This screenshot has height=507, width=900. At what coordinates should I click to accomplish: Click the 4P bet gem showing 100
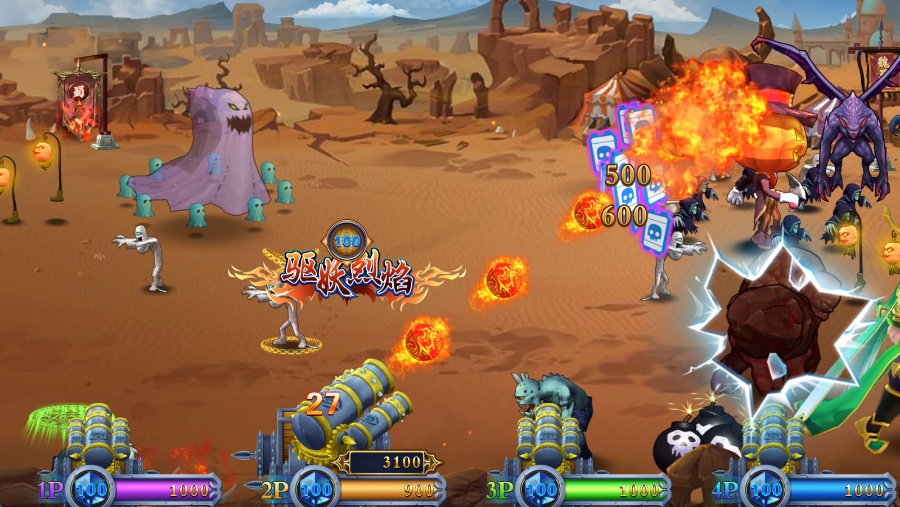[766, 490]
